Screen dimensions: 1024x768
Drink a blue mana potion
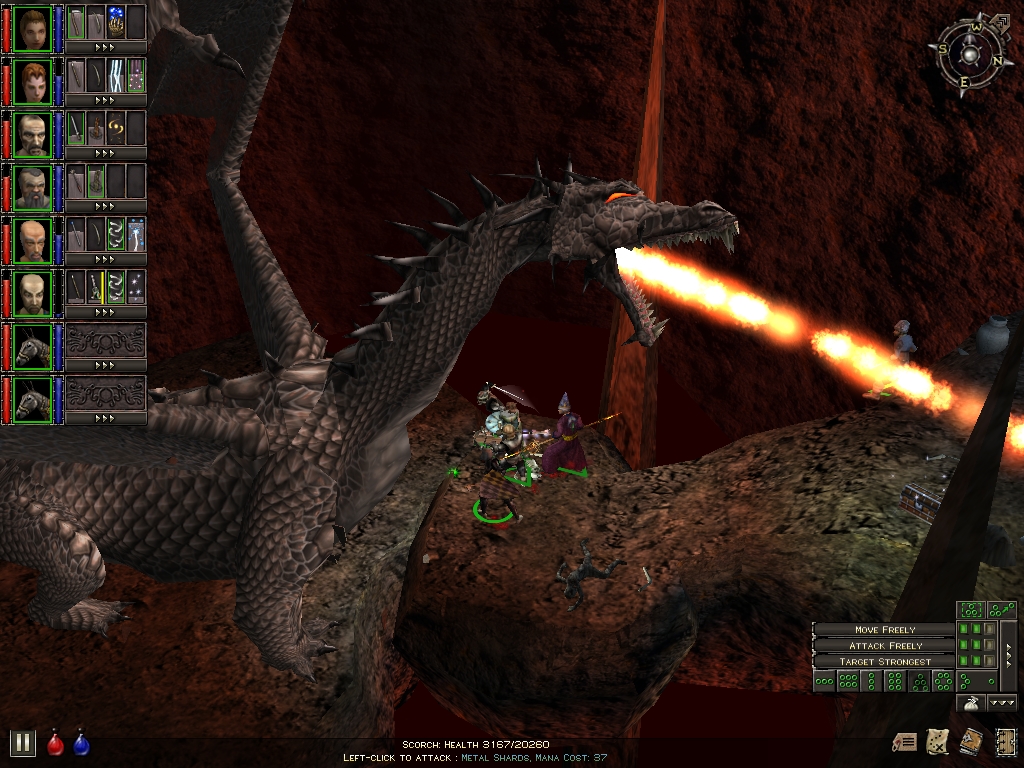pyautogui.click(x=81, y=744)
